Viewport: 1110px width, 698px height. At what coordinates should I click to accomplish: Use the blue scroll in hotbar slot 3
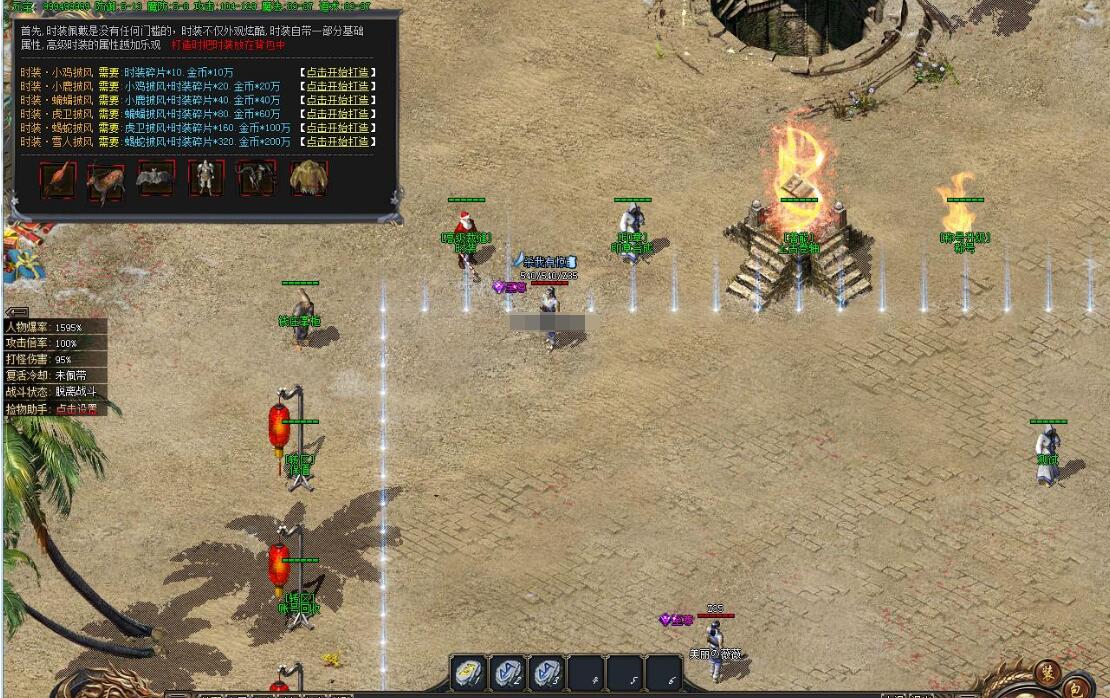click(x=547, y=673)
